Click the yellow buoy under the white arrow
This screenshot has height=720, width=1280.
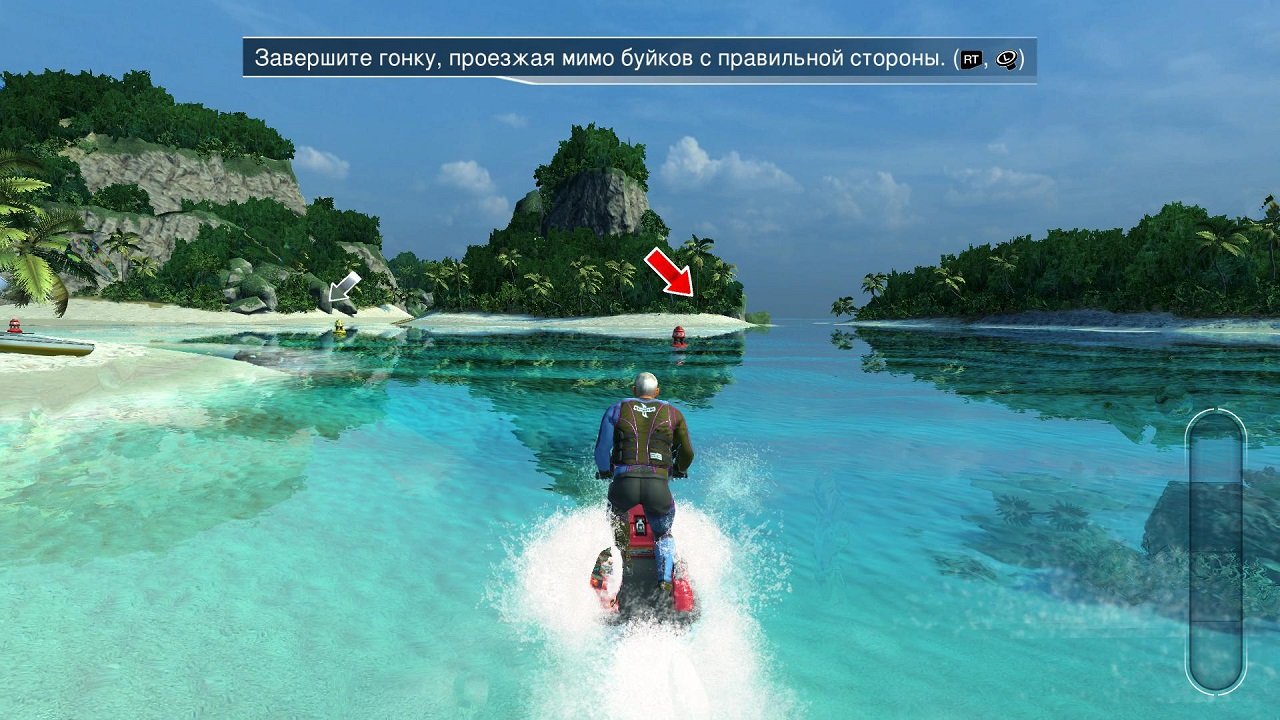tap(340, 325)
